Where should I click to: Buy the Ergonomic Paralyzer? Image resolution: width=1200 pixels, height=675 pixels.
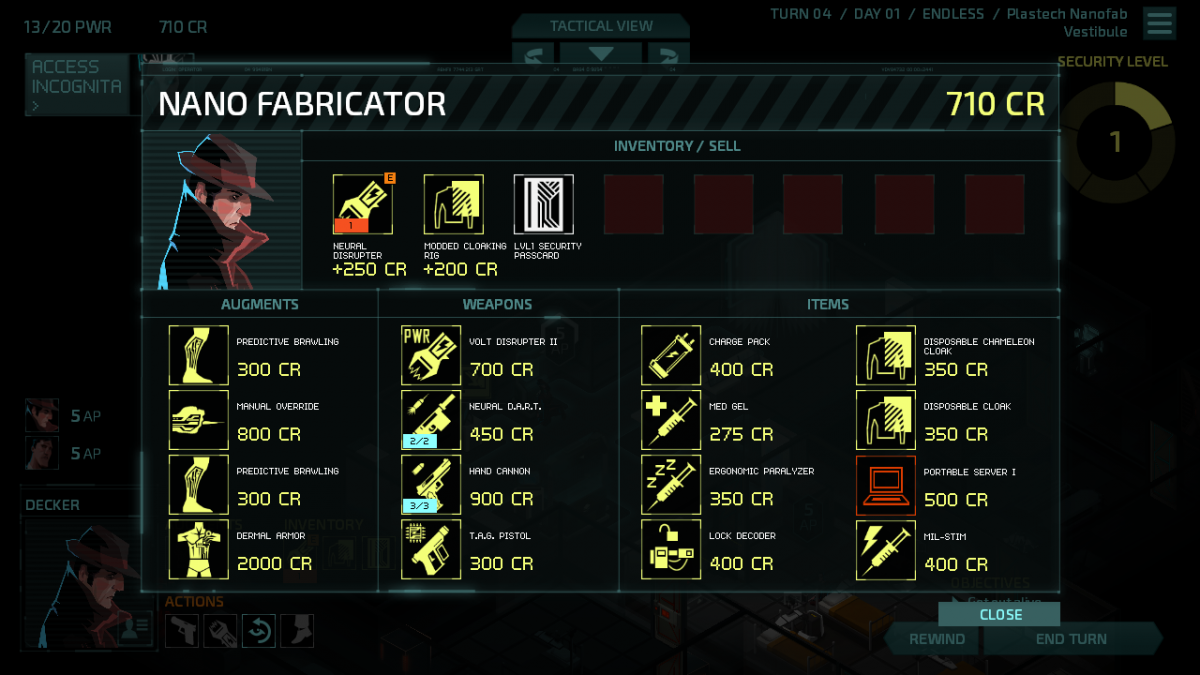tap(671, 485)
